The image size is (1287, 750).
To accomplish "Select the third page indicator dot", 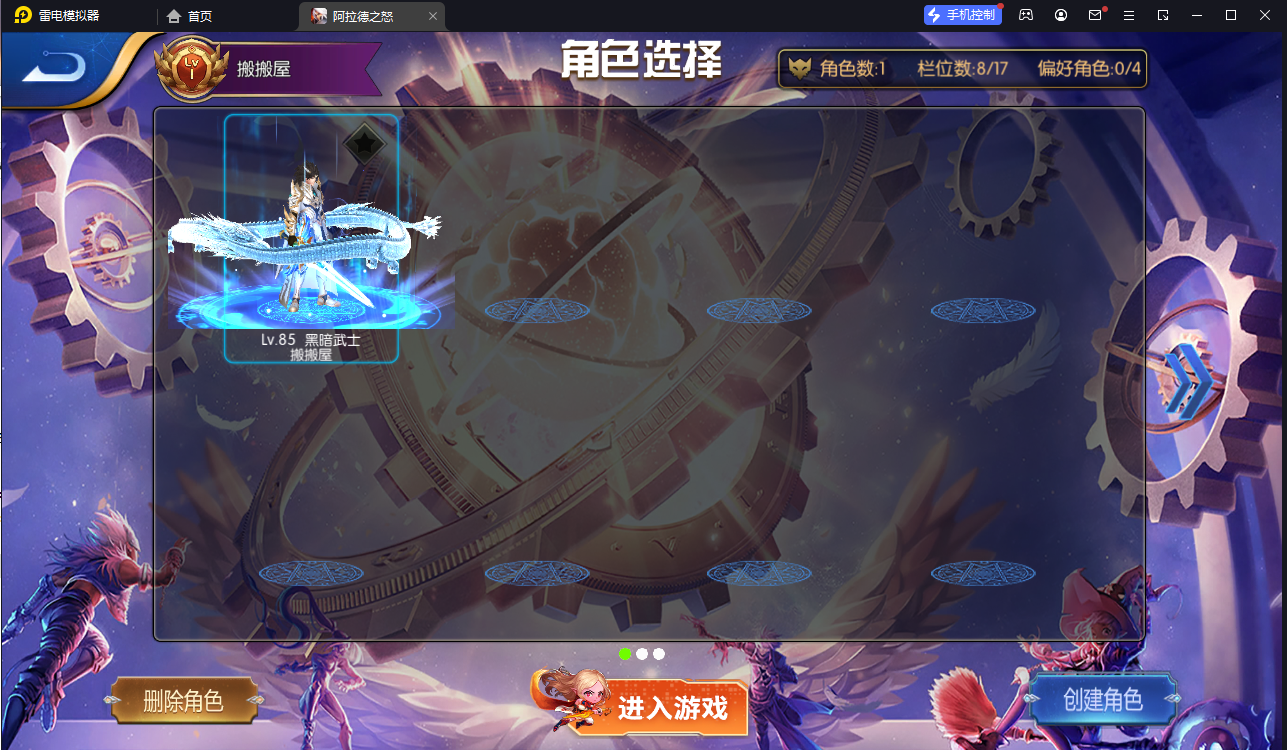I will point(659,653).
